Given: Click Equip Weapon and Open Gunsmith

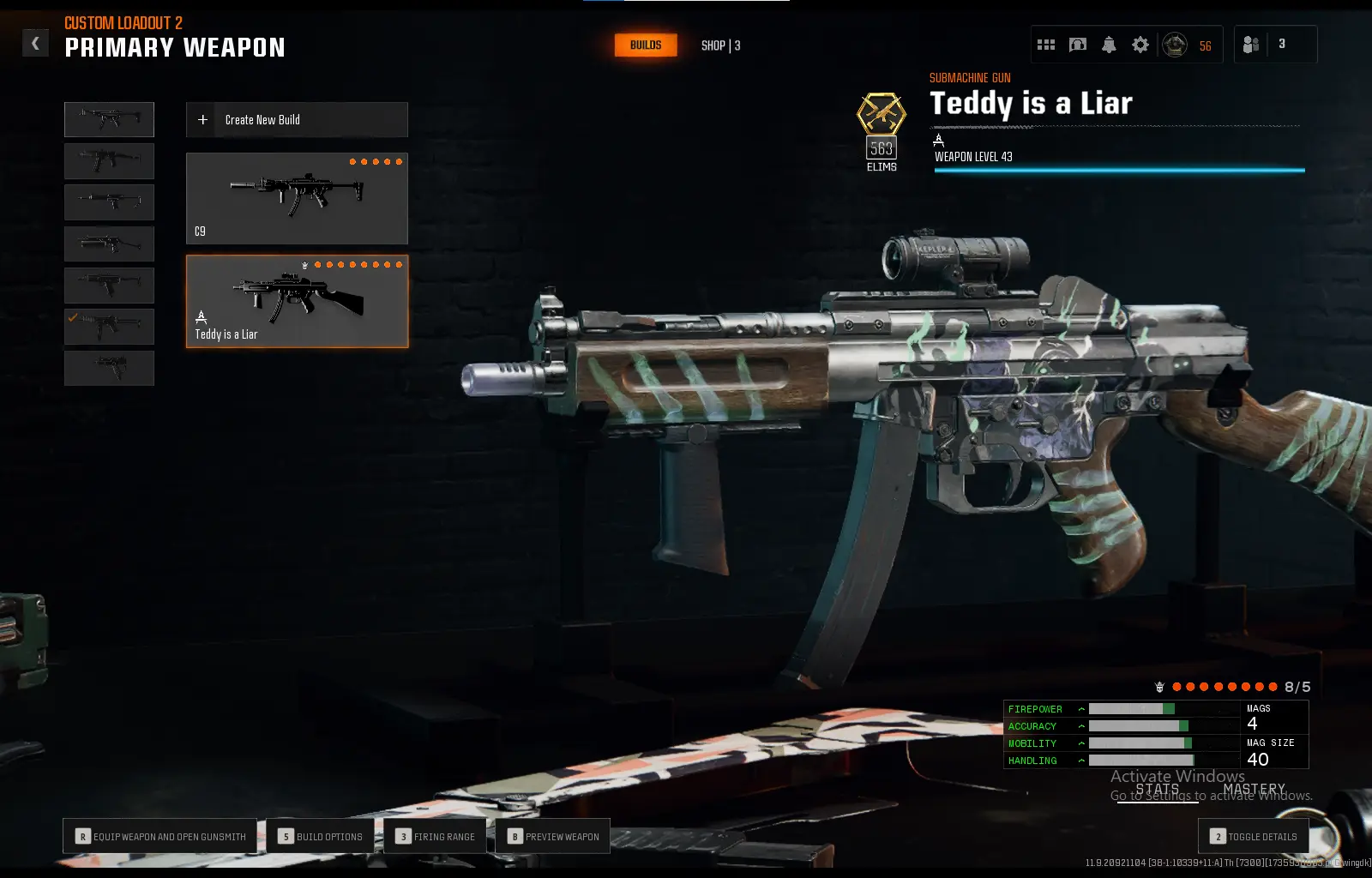Looking at the screenshot, I should (x=160, y=836).
